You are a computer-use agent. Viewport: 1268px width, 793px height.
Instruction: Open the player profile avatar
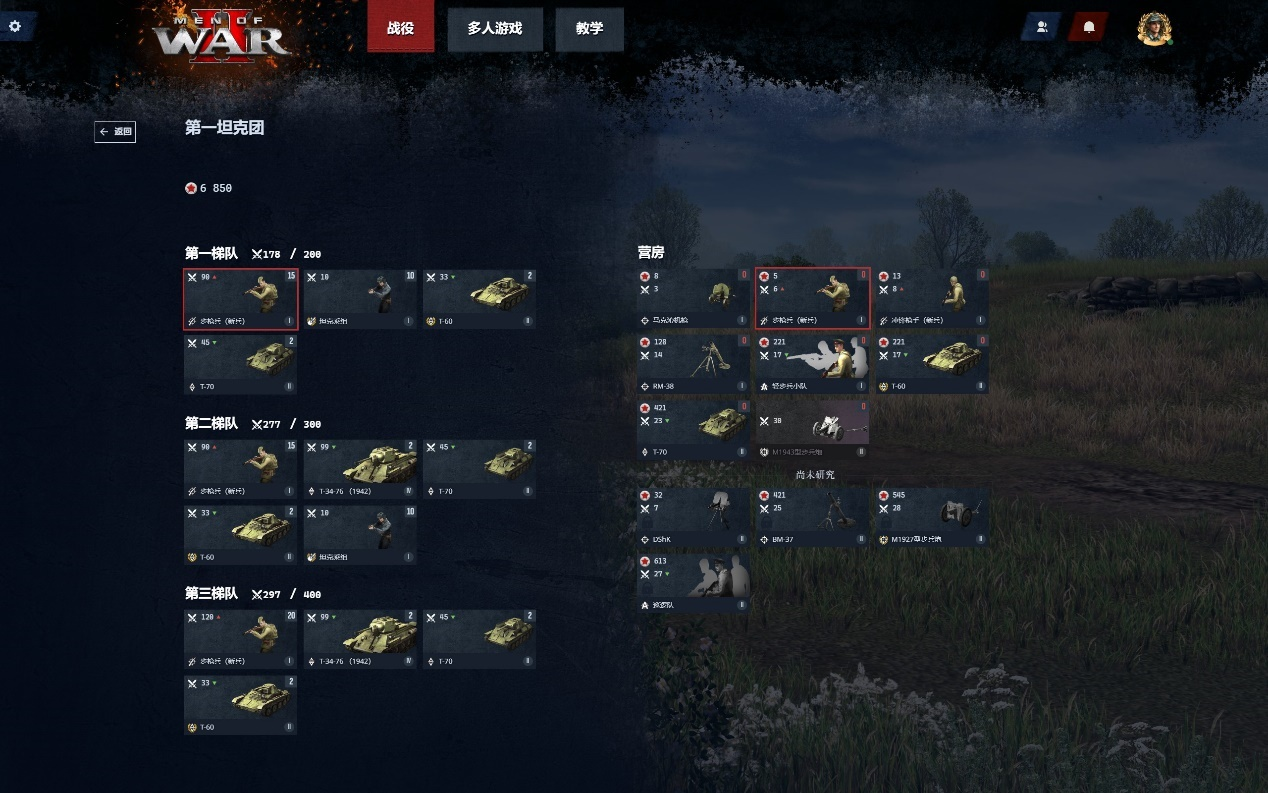point(1154,29)
